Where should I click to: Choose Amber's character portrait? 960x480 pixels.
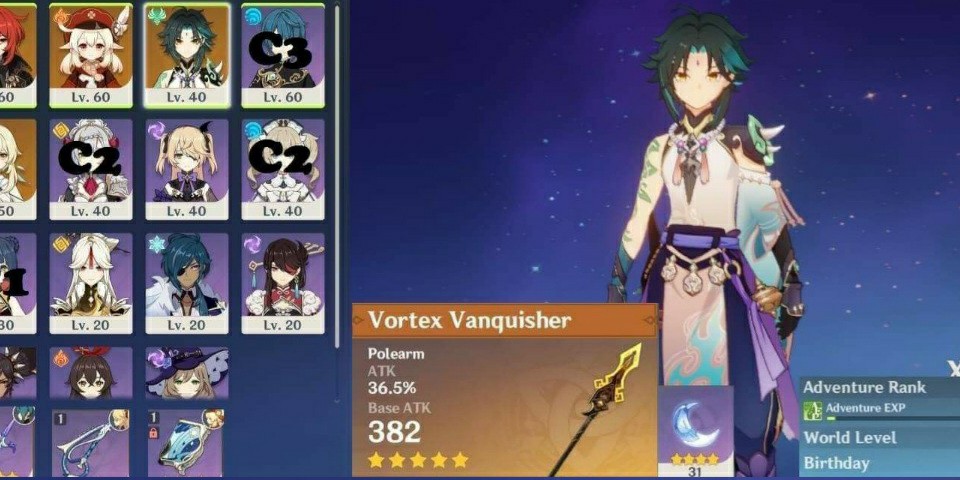pyautogui.click(x=91, y=374)
